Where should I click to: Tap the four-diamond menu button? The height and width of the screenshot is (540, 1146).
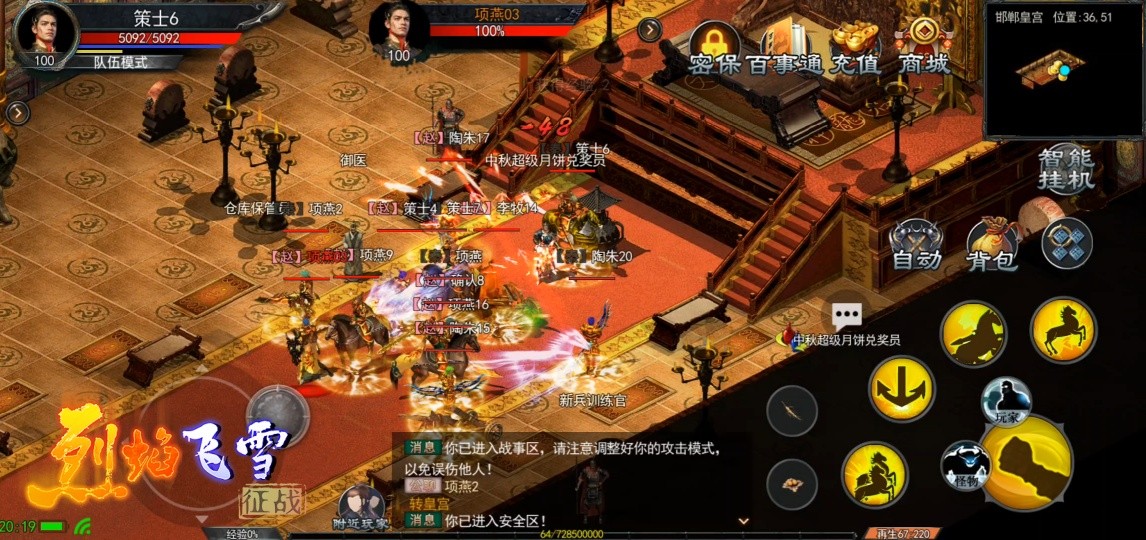click(1066, 243)
